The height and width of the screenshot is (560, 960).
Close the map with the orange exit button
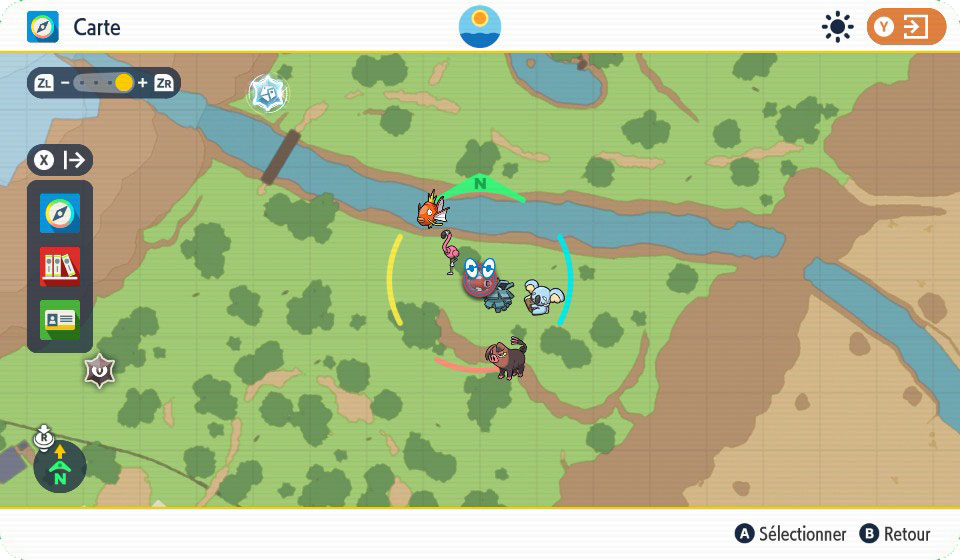[x=905, y=27]
